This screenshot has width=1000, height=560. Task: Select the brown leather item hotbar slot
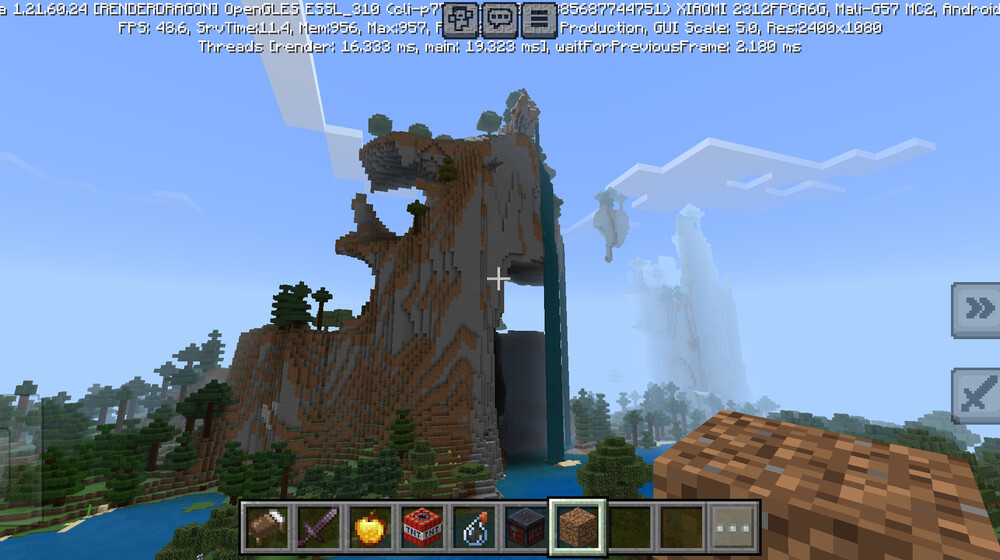[266, 526]
